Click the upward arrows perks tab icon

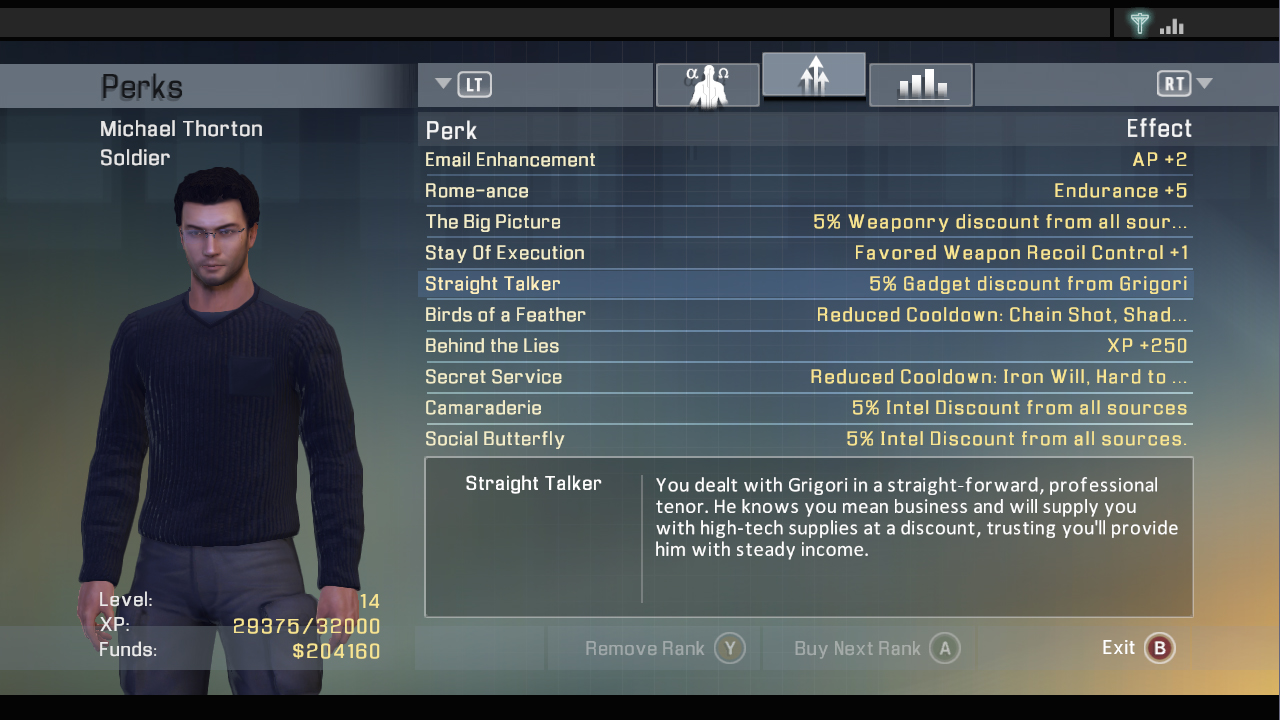point(813,75)
